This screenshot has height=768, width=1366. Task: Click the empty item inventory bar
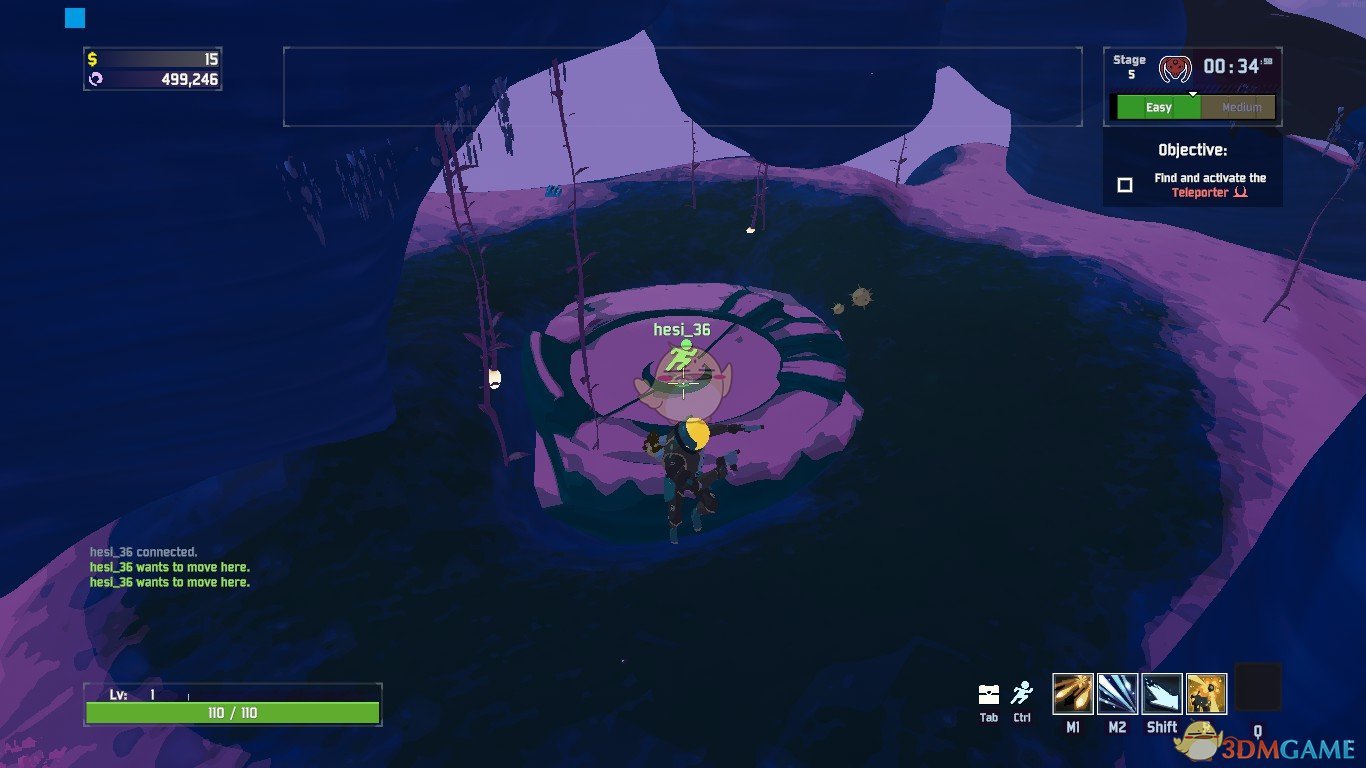tap(682, 86)
